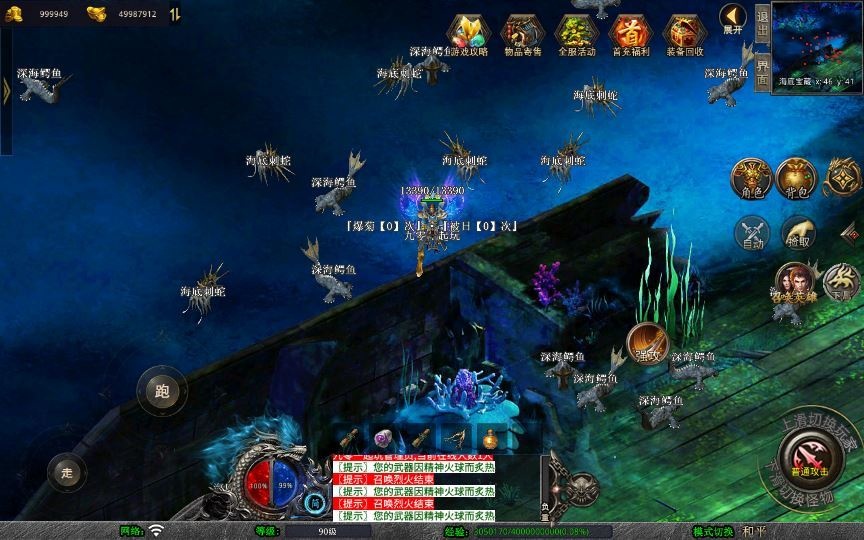864x540 pixels.
Task: Click the 模式切换 mode switch button
Action: point(714,531)
